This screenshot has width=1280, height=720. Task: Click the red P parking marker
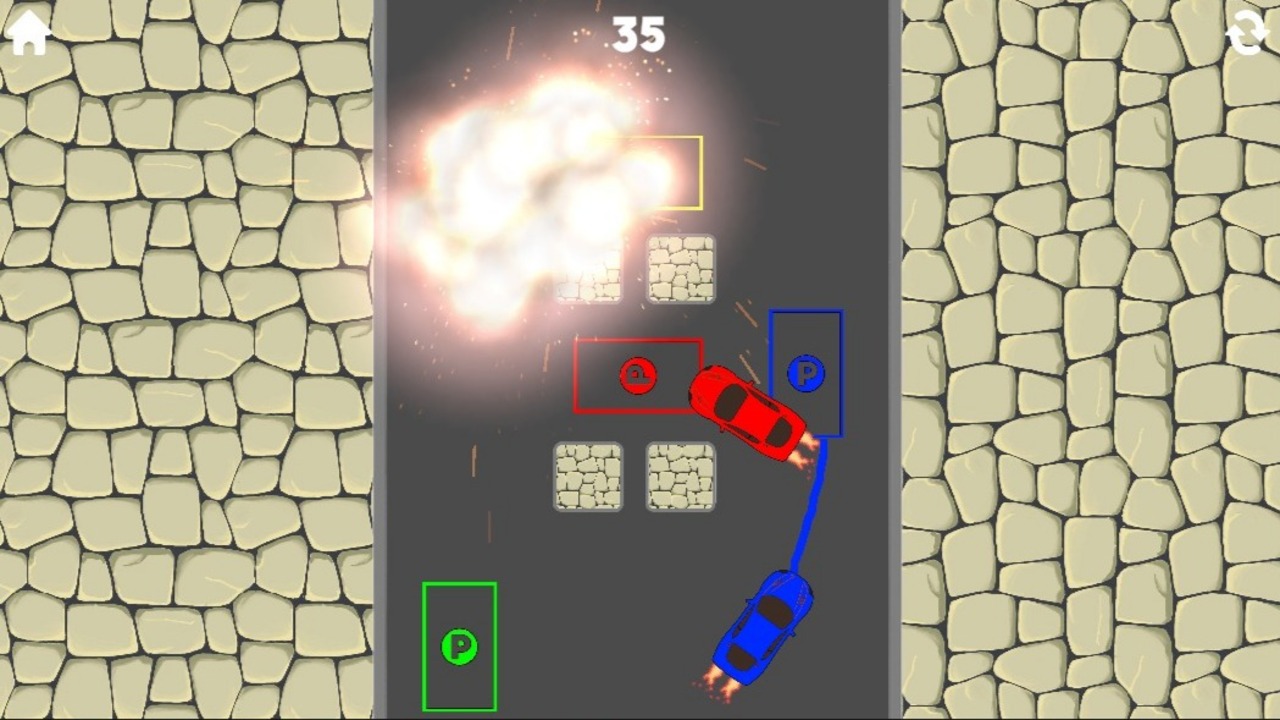[638, 377]
